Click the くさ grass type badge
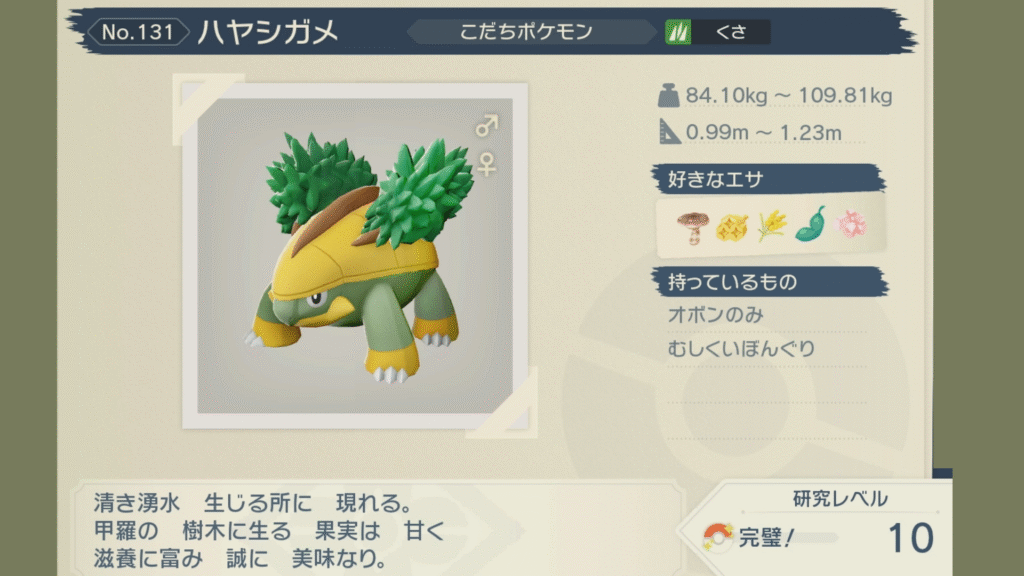1024x576 pixels. pyautogui.click(x=718, y=32)
